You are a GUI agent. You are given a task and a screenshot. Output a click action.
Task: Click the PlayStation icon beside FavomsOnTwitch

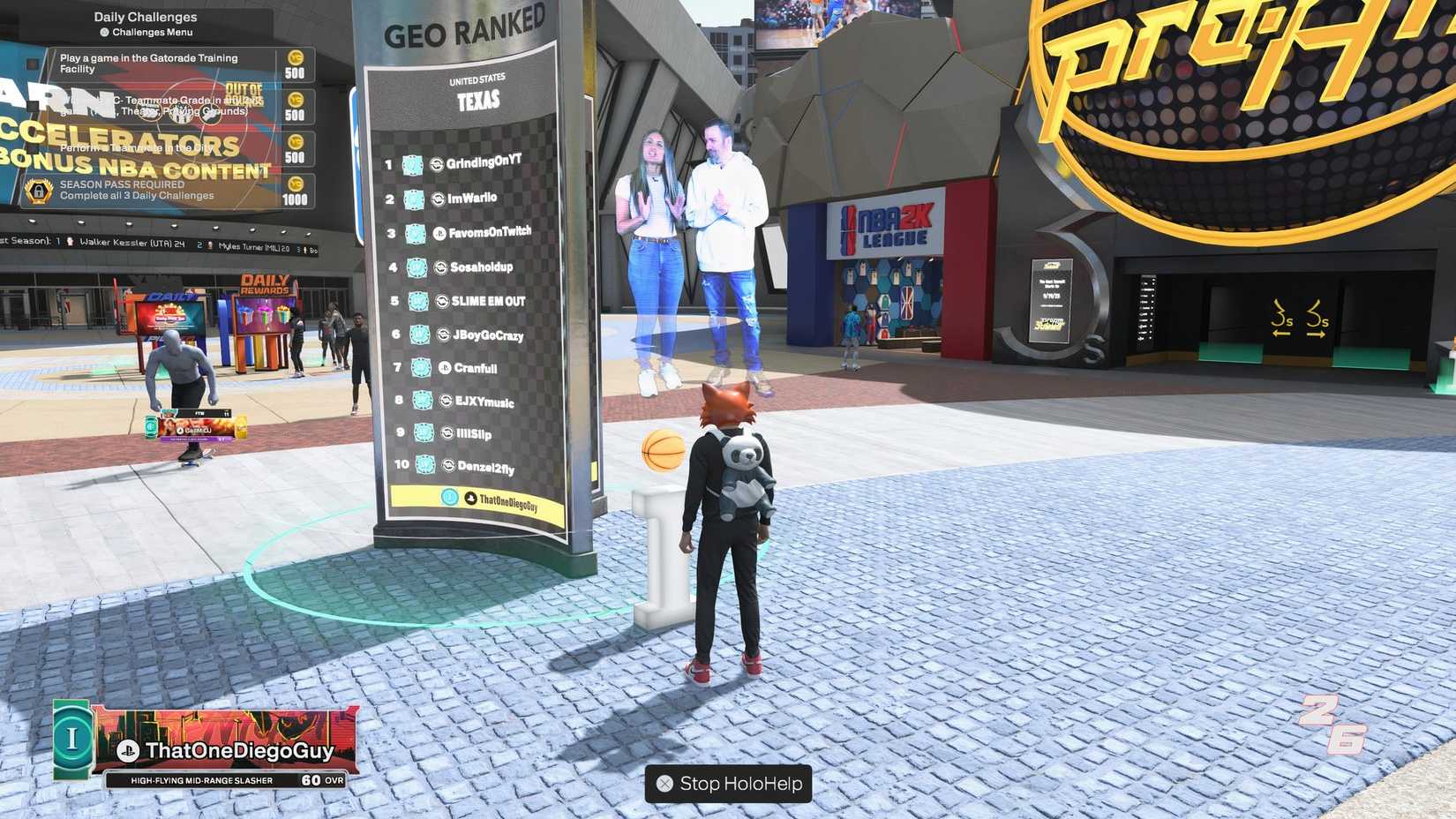440,234
